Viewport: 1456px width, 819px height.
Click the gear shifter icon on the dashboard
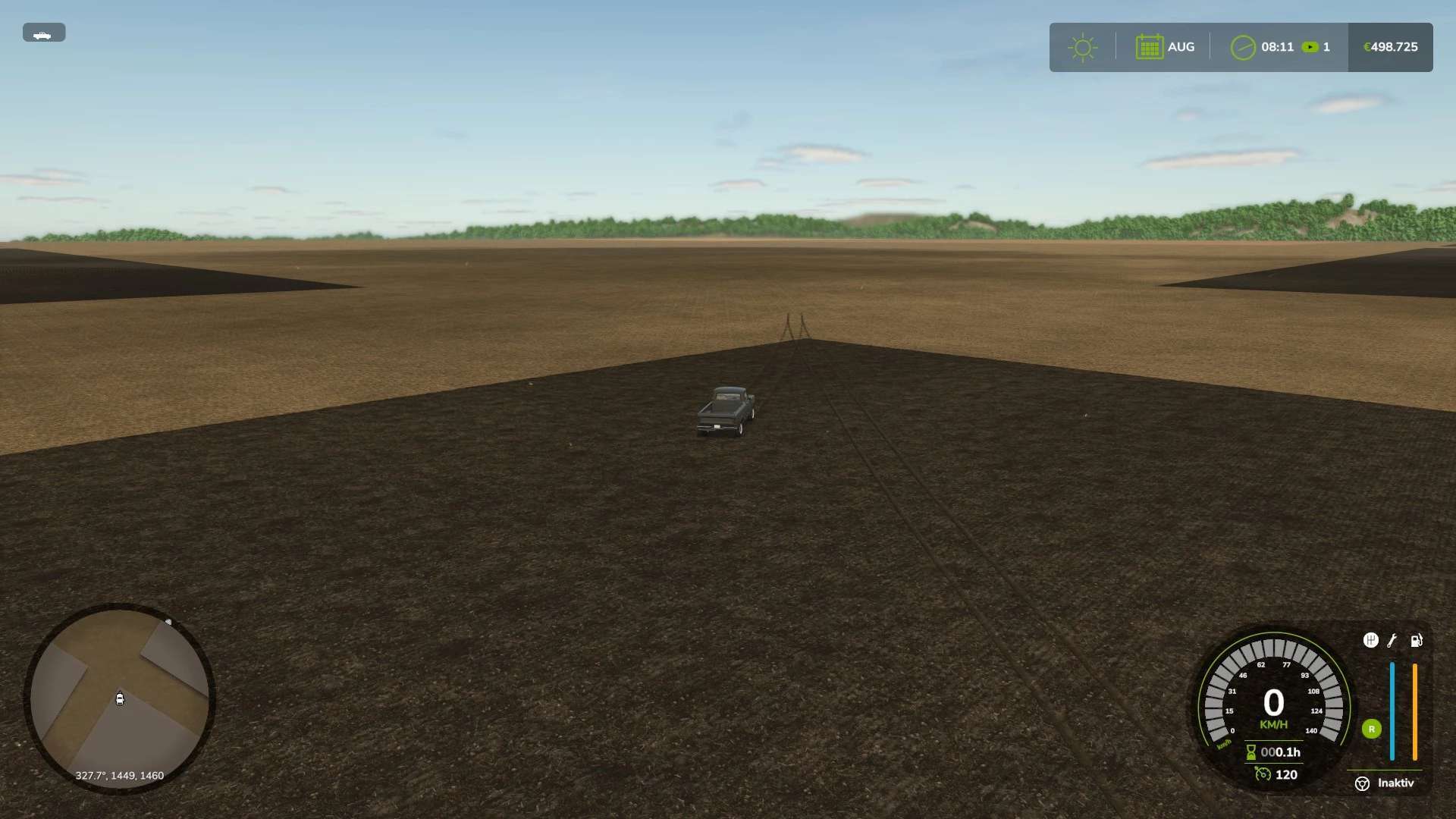(x=1370, y=639)
